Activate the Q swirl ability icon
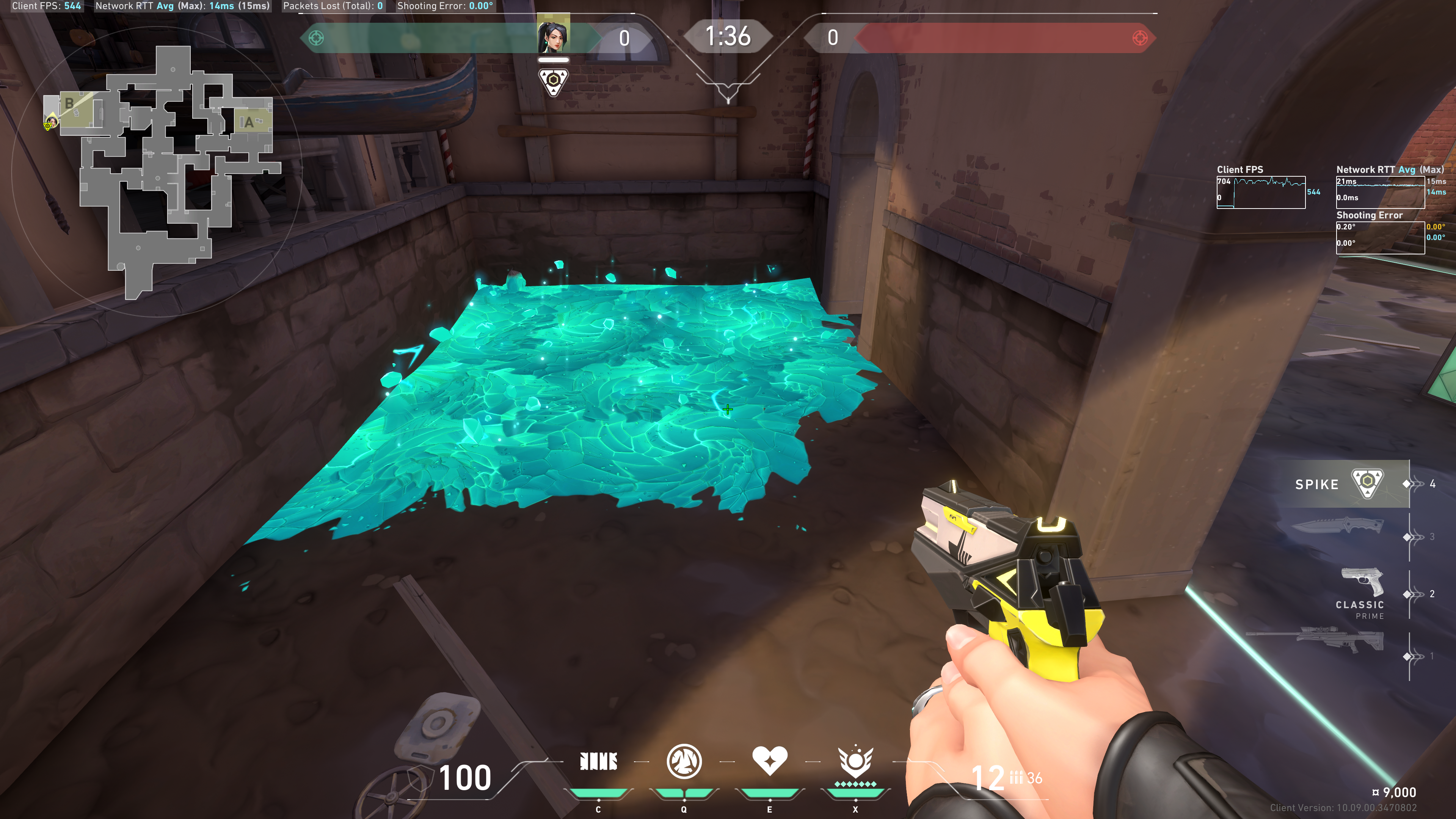Image resolution: width=1456 pixels, height=819 pixels. [684, 761]
